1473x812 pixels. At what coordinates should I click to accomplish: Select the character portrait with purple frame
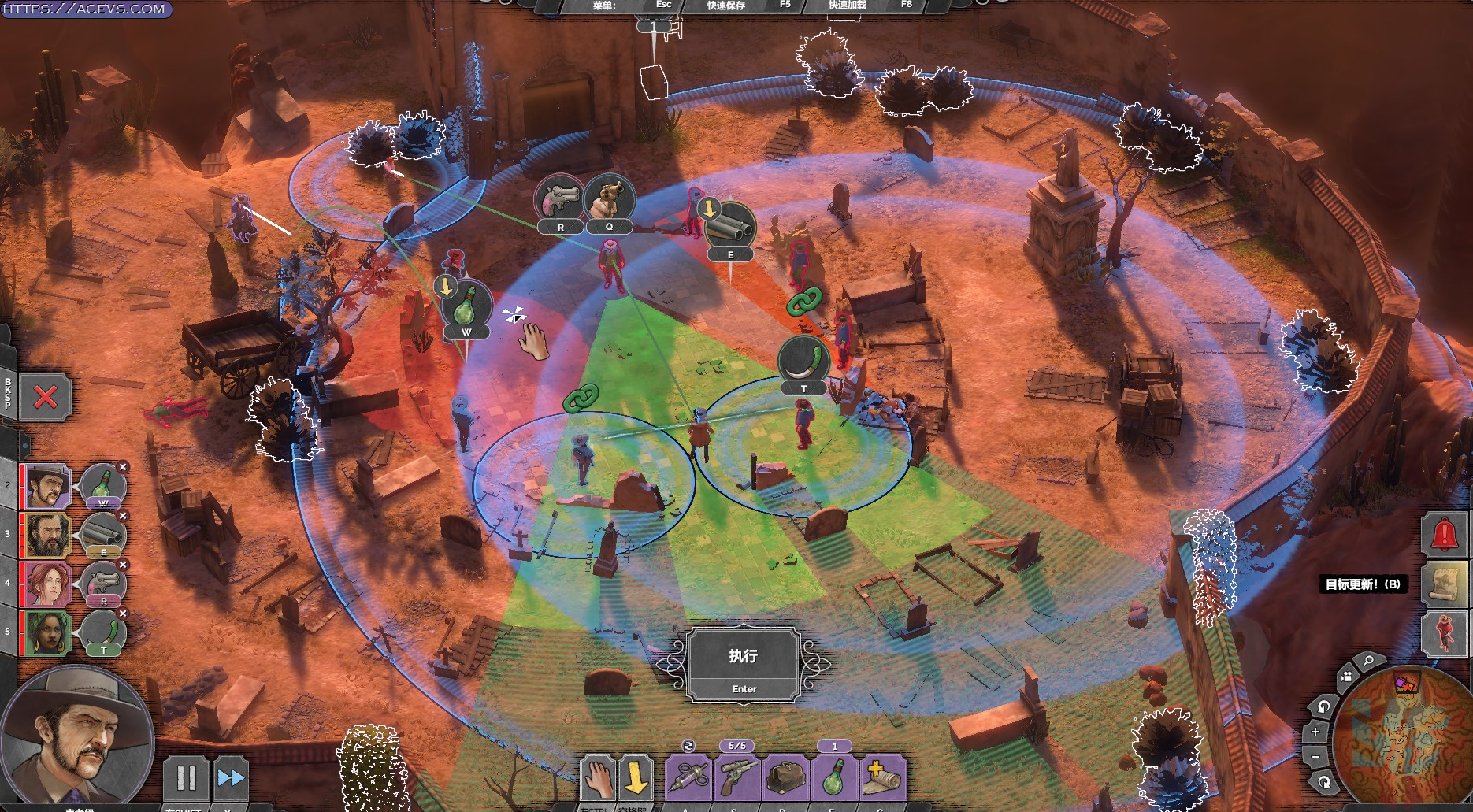(48, 488)
